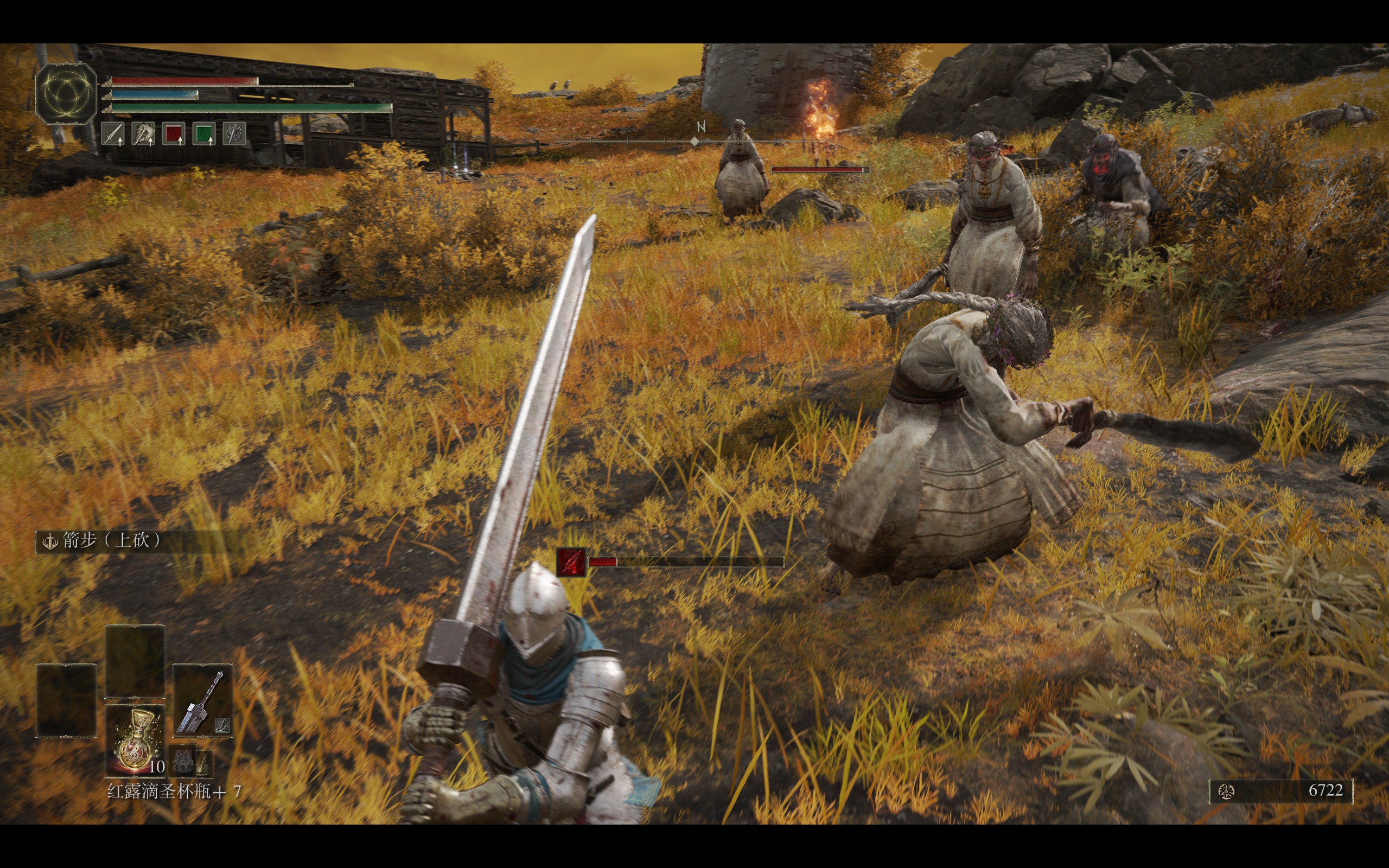Select the small dark armor quick-slot item
Screen dimensions: 1389x868
pyautogui.click(x=182, y=762)
